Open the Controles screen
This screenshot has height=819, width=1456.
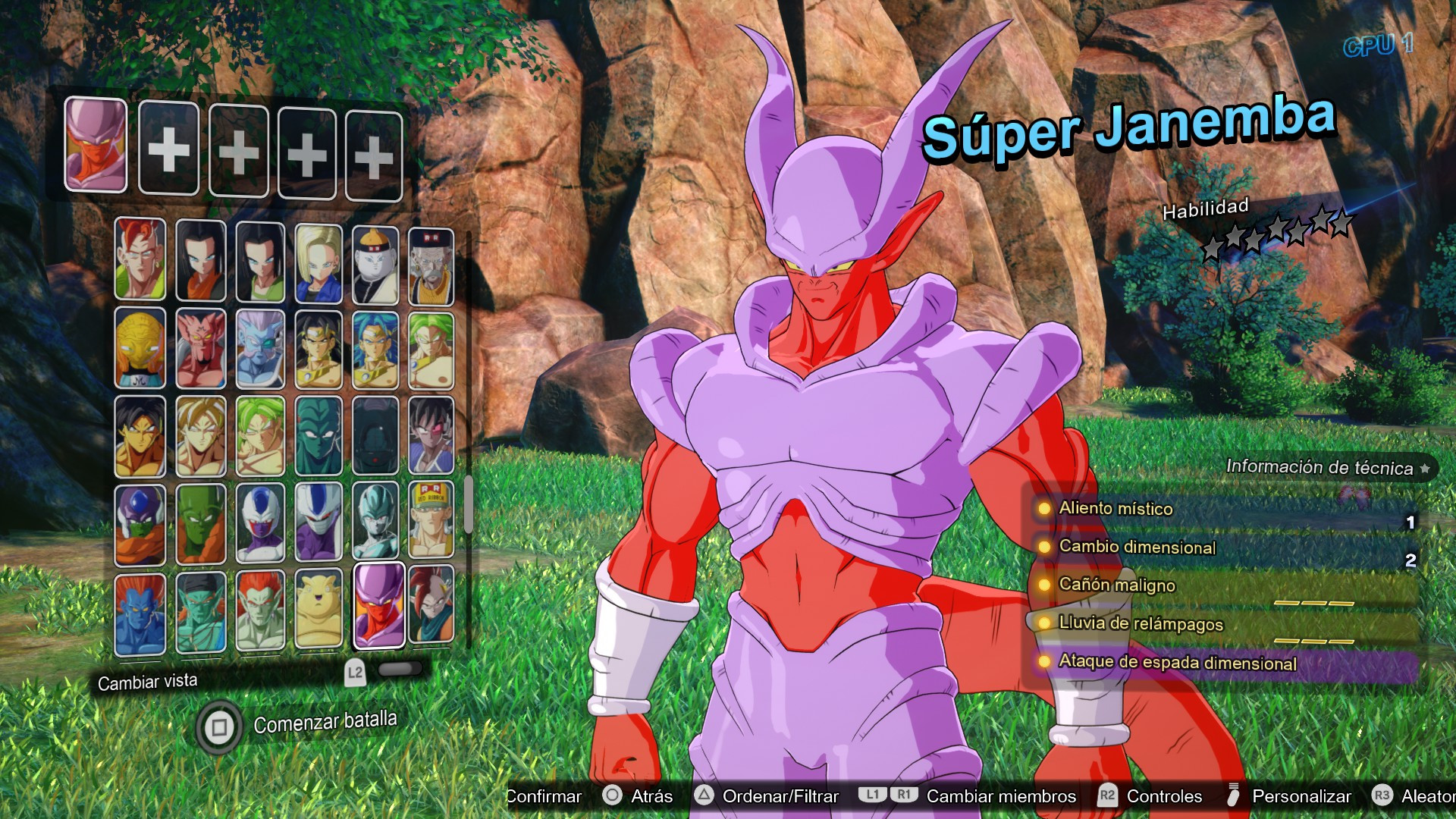pos(1164,797)
